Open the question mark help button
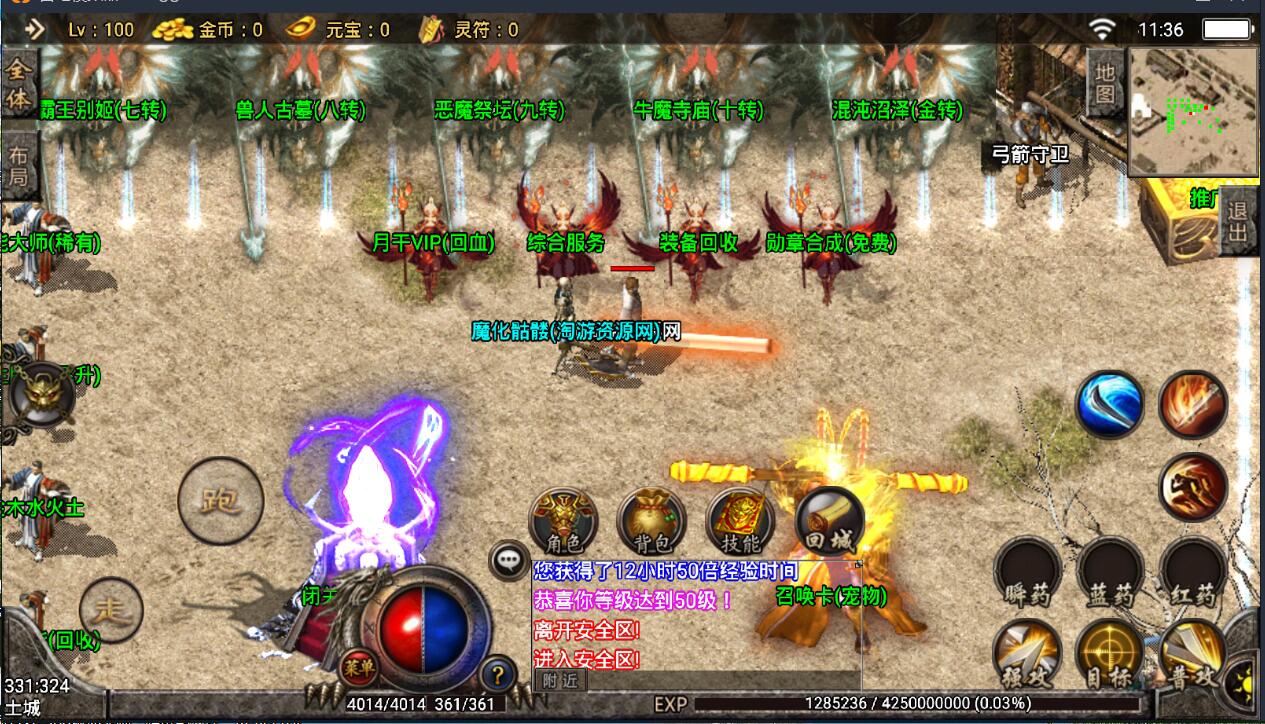Screen dimensions: 1265x724 (x=497, y=675)
